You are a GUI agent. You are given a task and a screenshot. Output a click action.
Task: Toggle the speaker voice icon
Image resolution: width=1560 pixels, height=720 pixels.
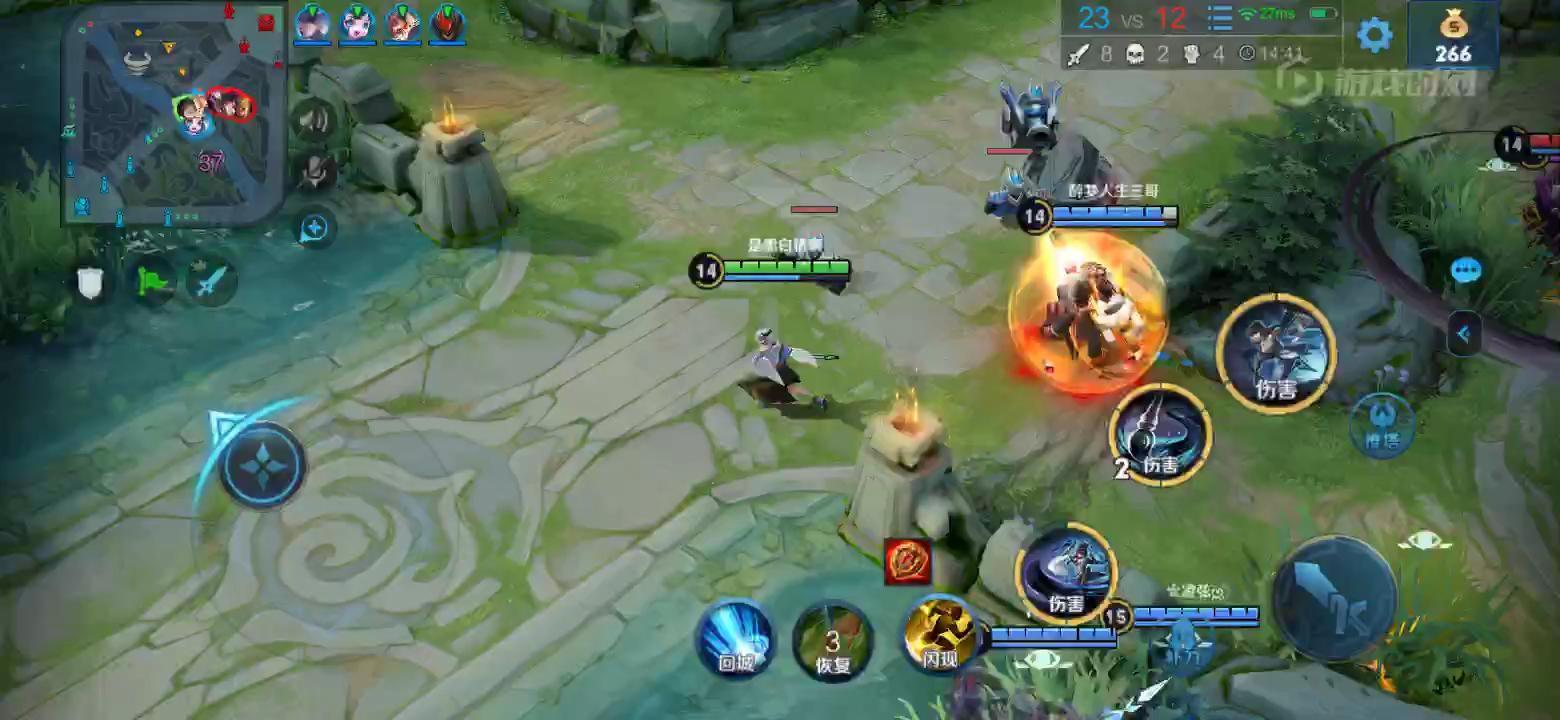pyautogui.click(x=315, y=121)
